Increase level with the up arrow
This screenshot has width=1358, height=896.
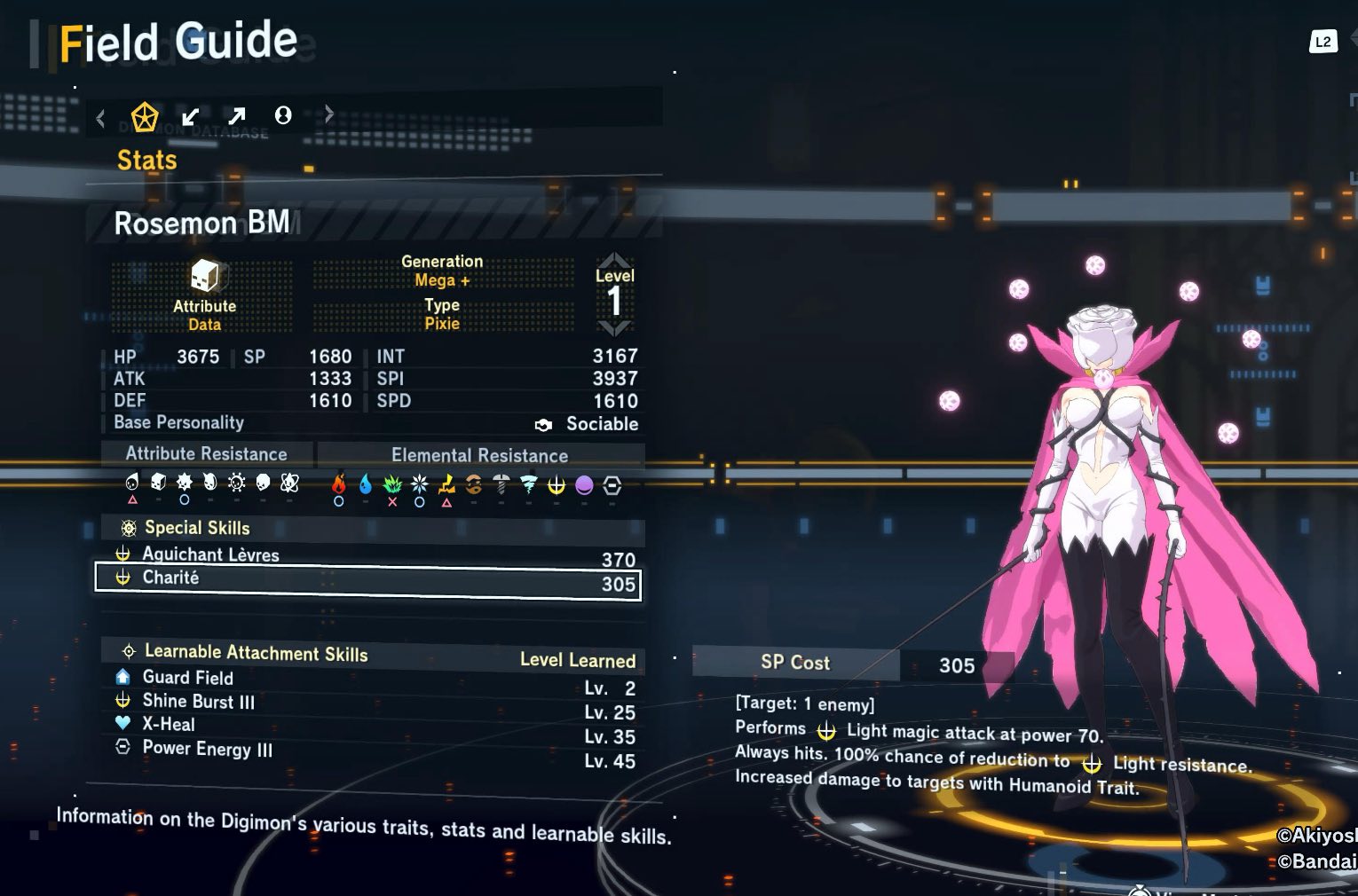[x=614, y=260]
